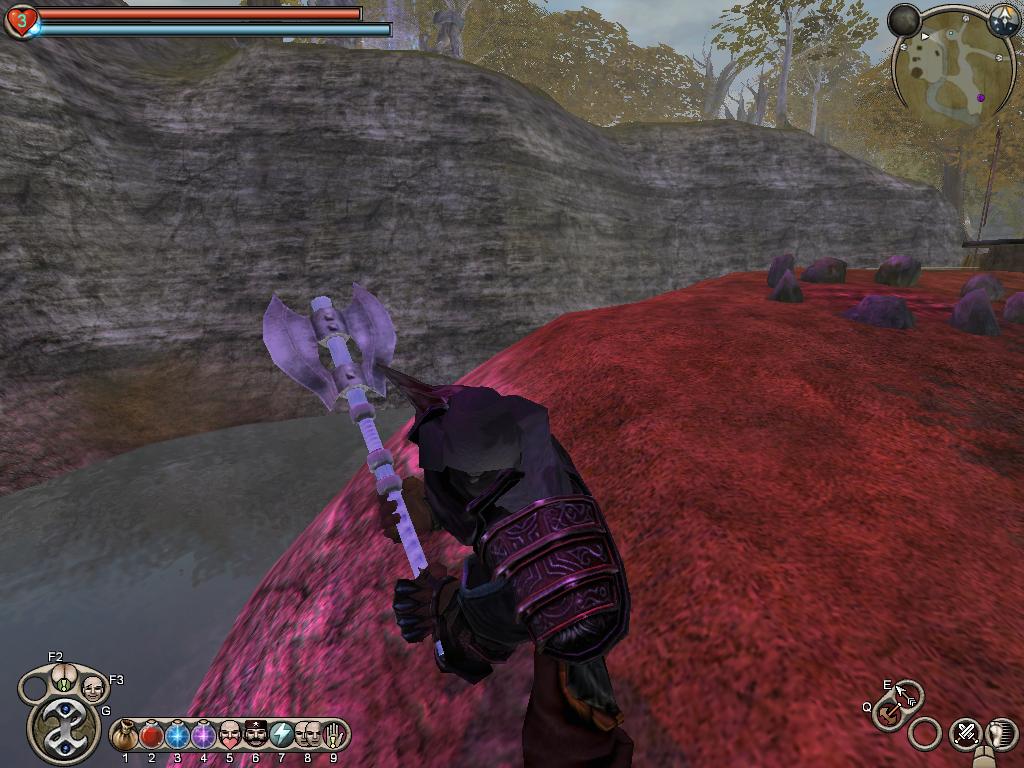Choose the bearded pirate-hat face icon

coord(256,736)
